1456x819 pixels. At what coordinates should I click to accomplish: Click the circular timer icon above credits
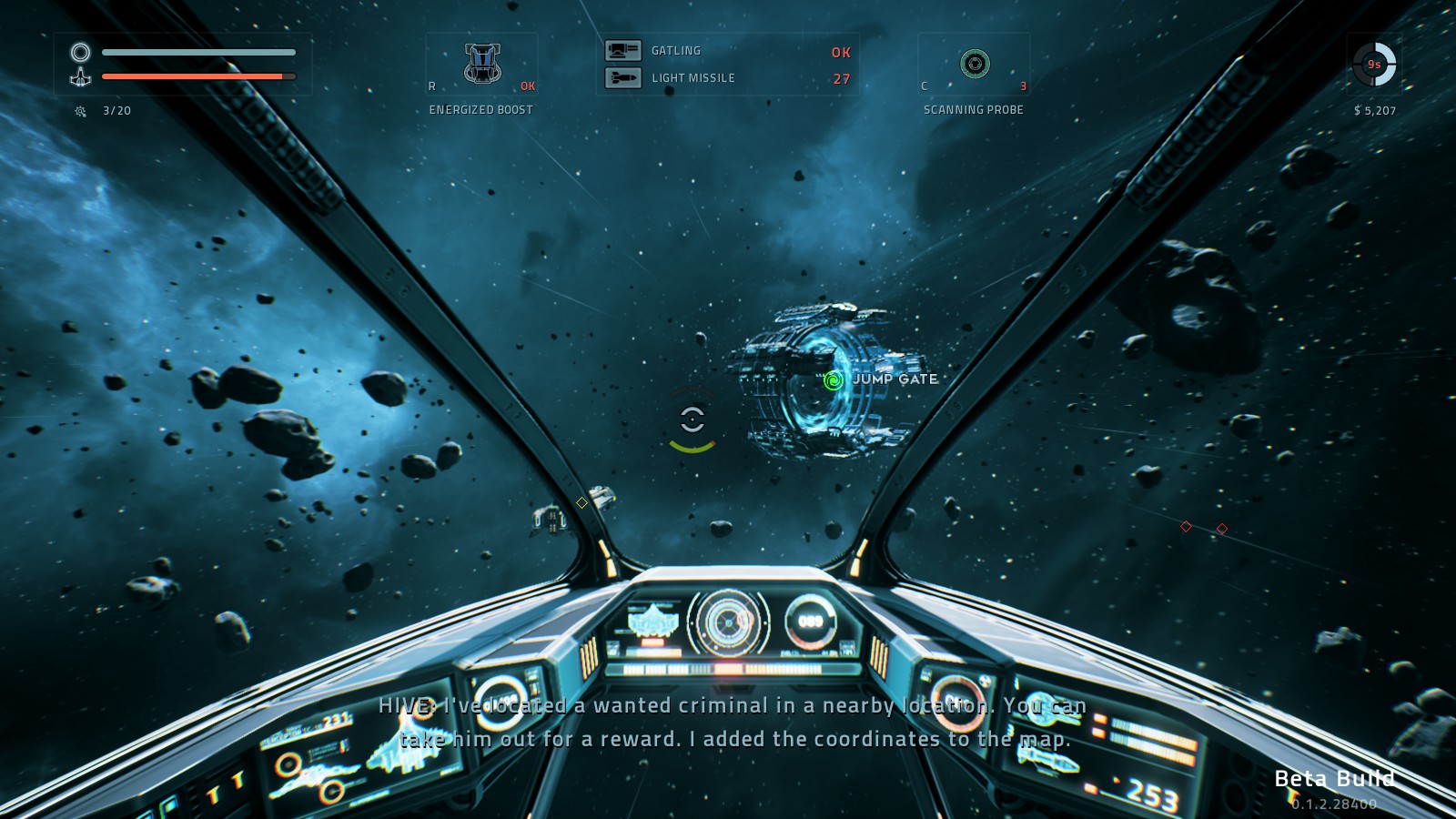click(1374, 65)
